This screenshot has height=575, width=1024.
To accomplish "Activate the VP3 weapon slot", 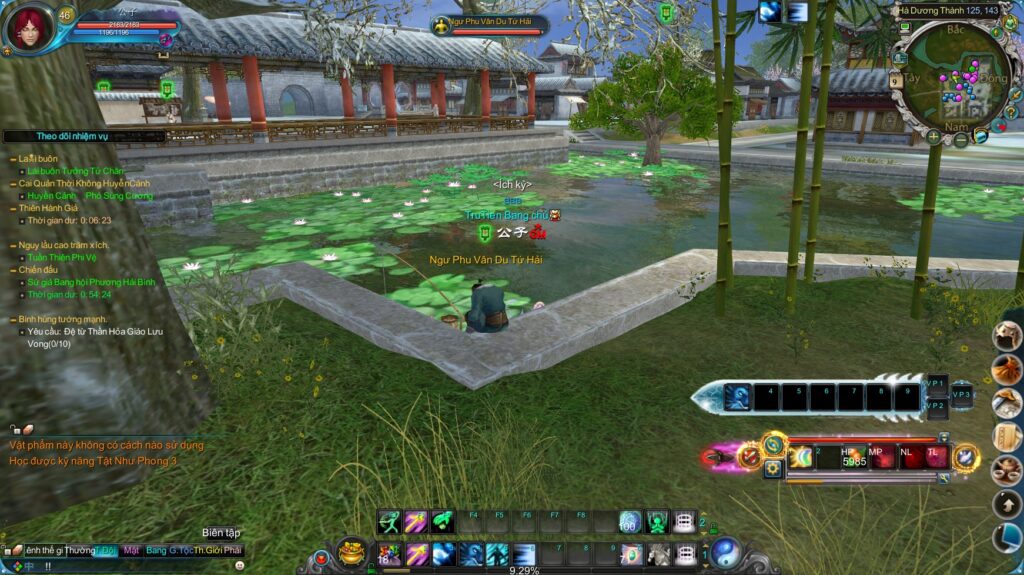I will (961, 394).
